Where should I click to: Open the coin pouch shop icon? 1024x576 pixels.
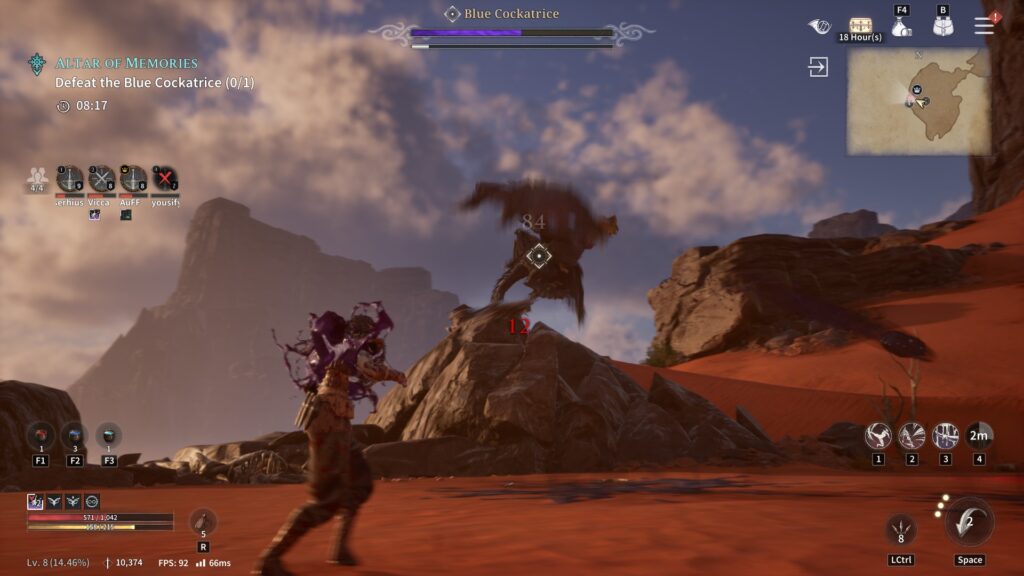click(x=901, y=27)
